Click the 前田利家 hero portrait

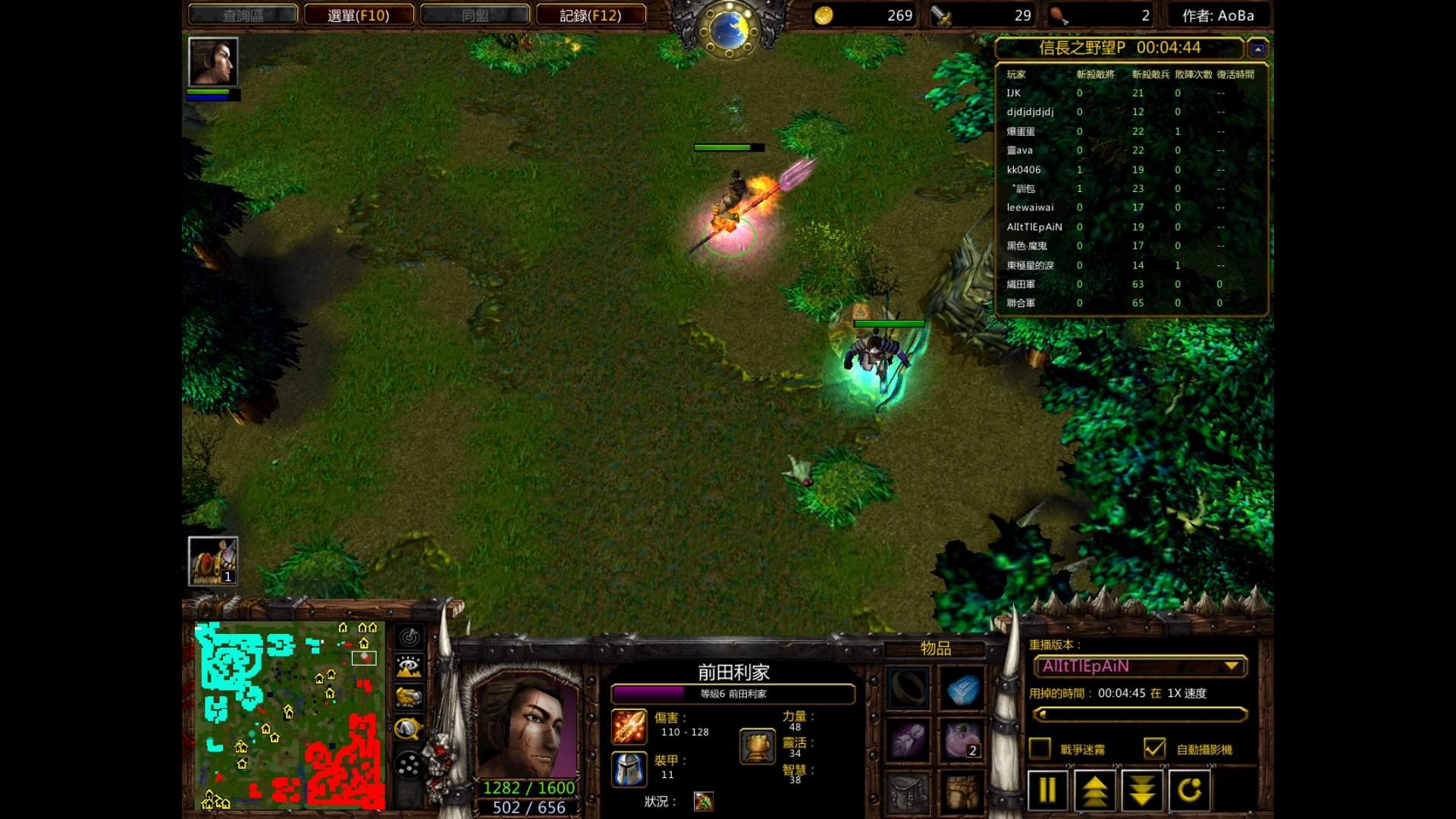[528, 727]
